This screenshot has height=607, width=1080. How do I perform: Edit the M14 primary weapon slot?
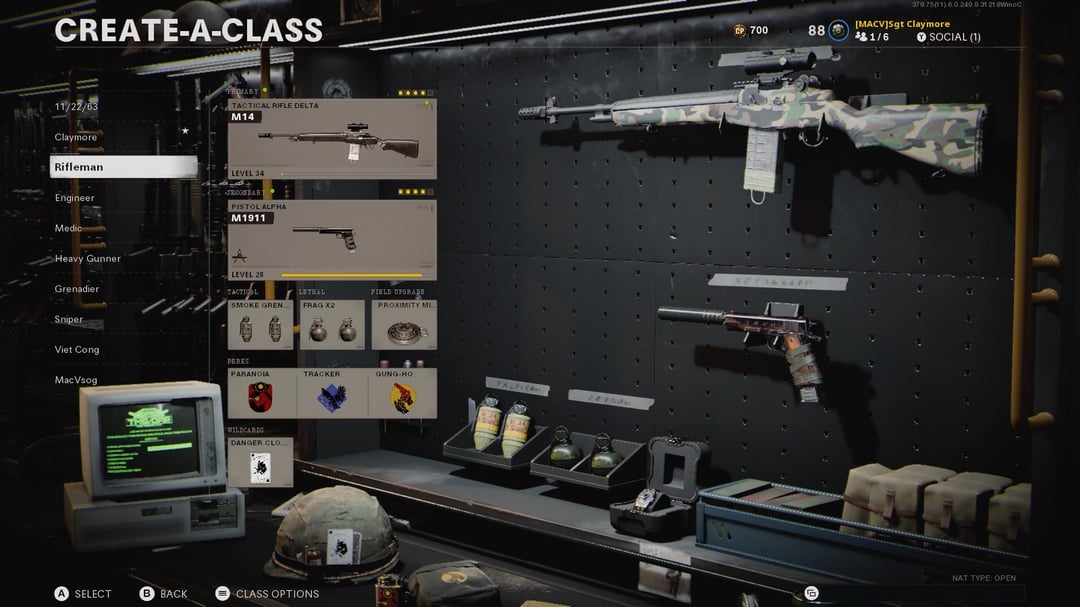tap(332, 139)
